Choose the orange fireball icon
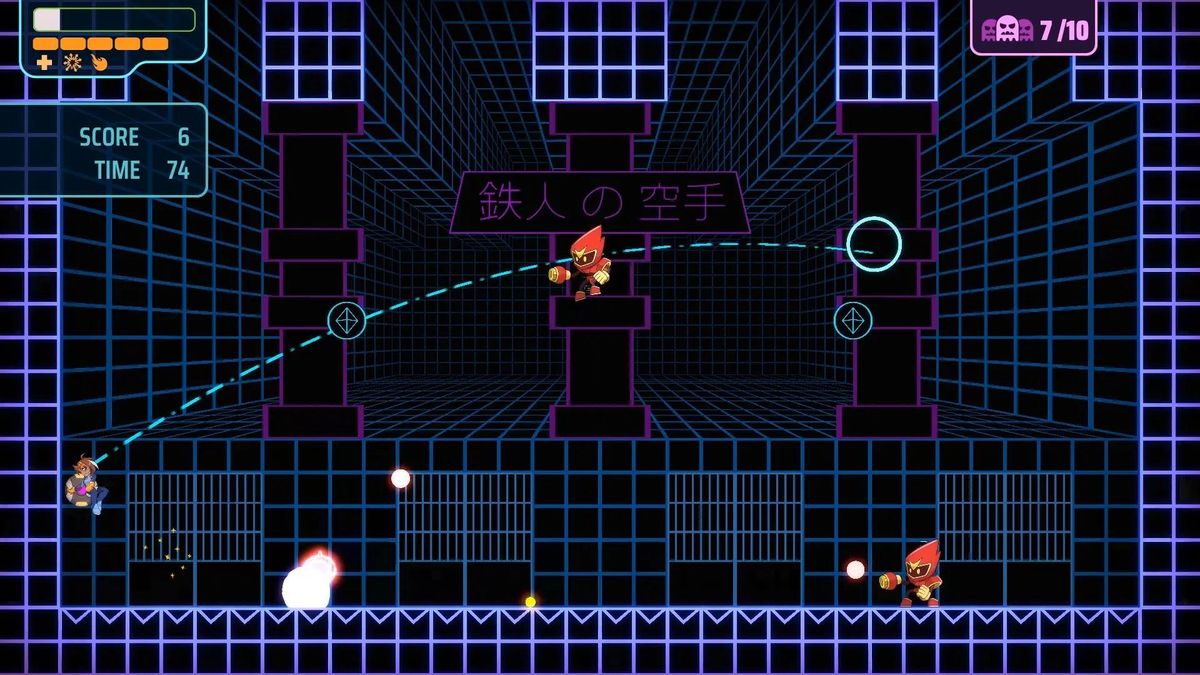Screen dimensions: 1200x675 point(99,62)
